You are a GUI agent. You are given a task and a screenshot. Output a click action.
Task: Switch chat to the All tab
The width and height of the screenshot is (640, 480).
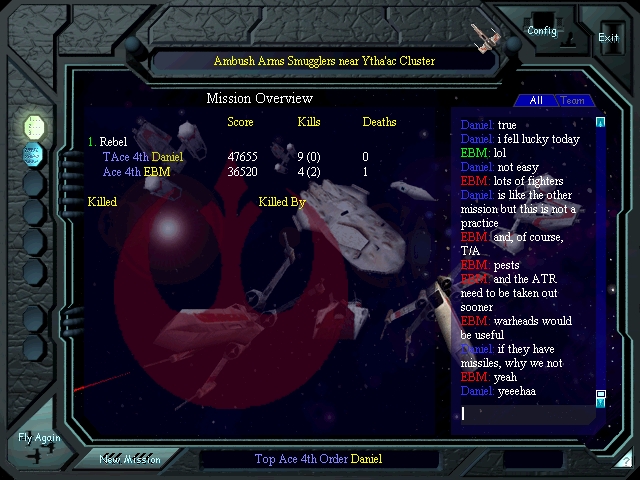pyautogui.click(x=536, y=101)
